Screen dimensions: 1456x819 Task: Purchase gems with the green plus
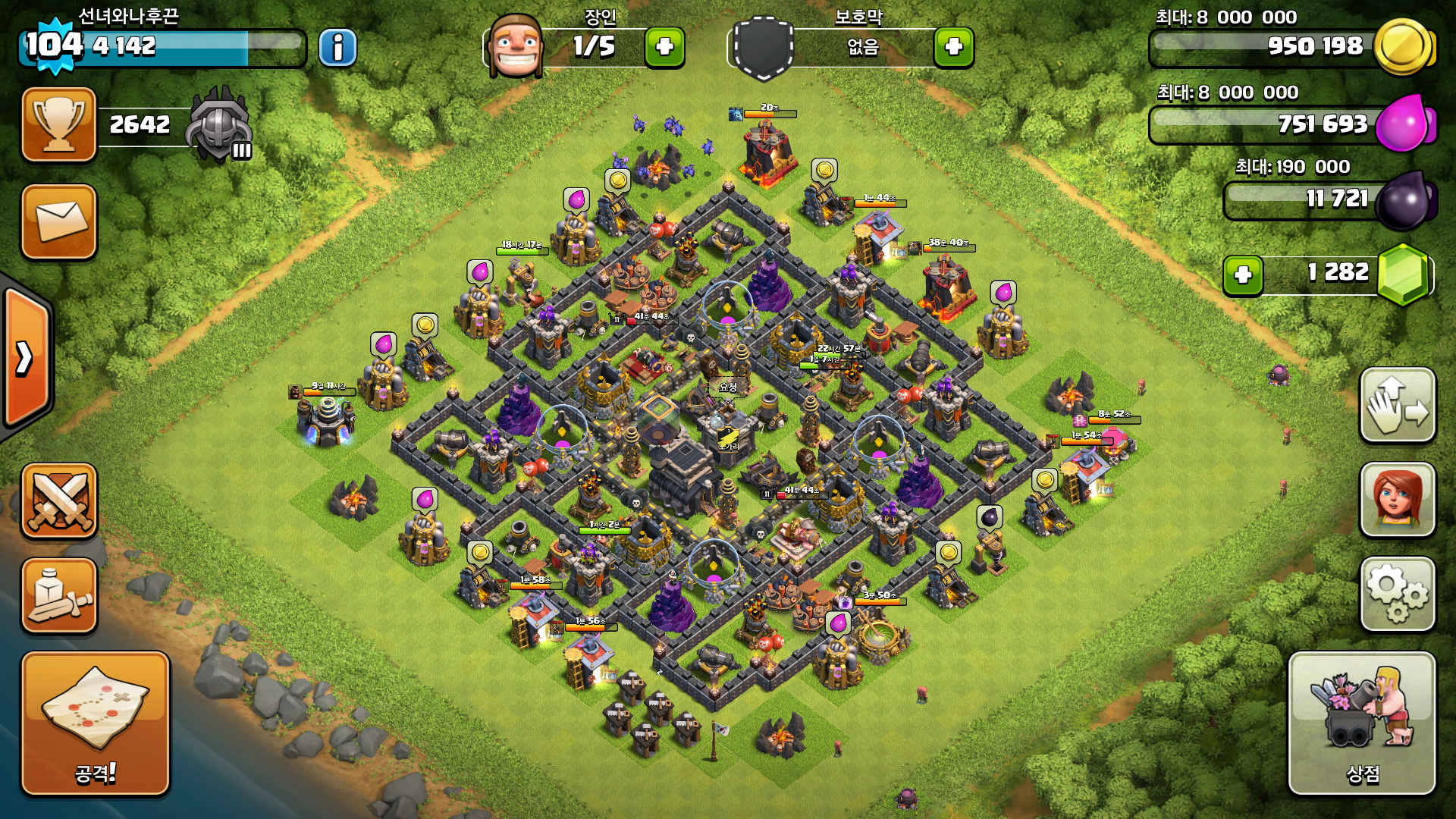[1243, 275]
